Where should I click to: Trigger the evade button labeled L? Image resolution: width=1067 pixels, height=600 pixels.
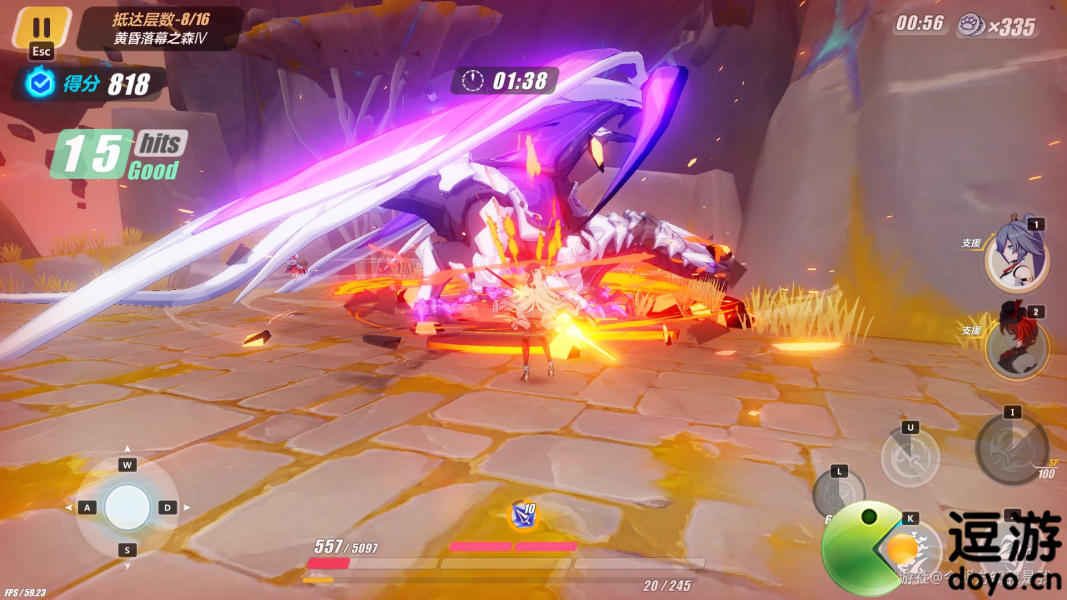(x=838, y=493)
